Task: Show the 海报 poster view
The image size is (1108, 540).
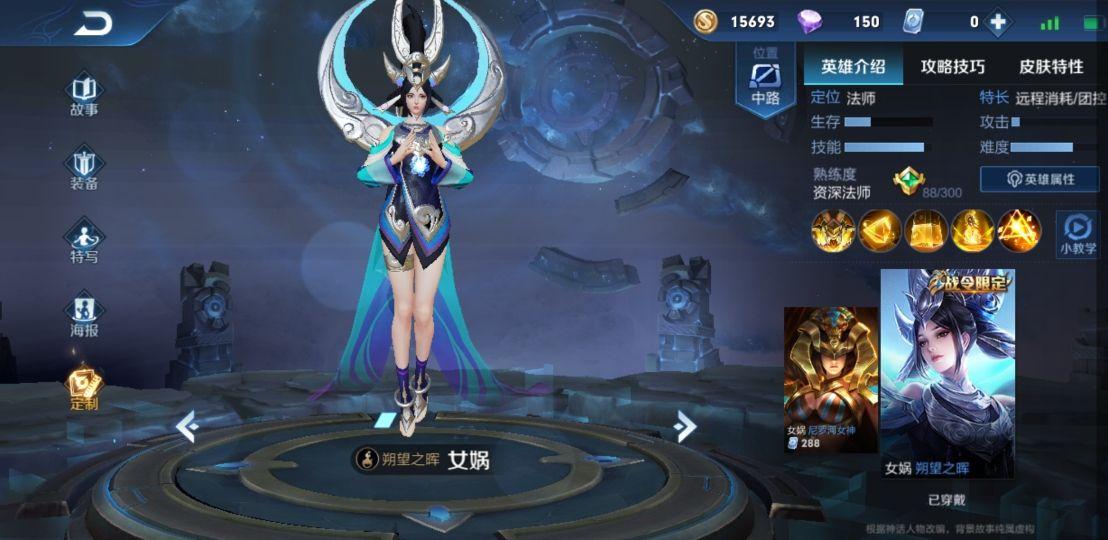Action: tap(84, 314)
